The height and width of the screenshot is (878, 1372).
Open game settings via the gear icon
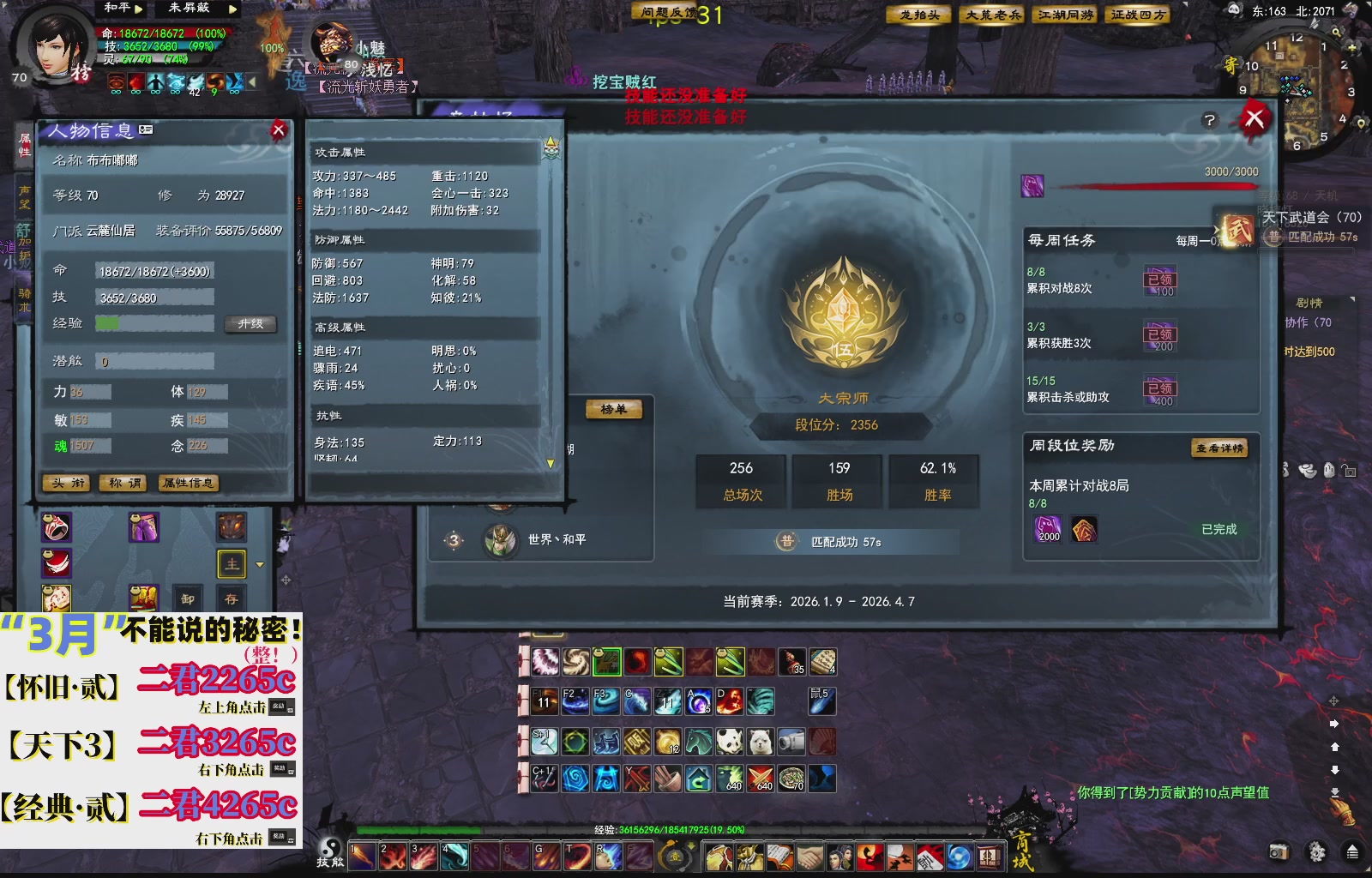coord(1317,851)
